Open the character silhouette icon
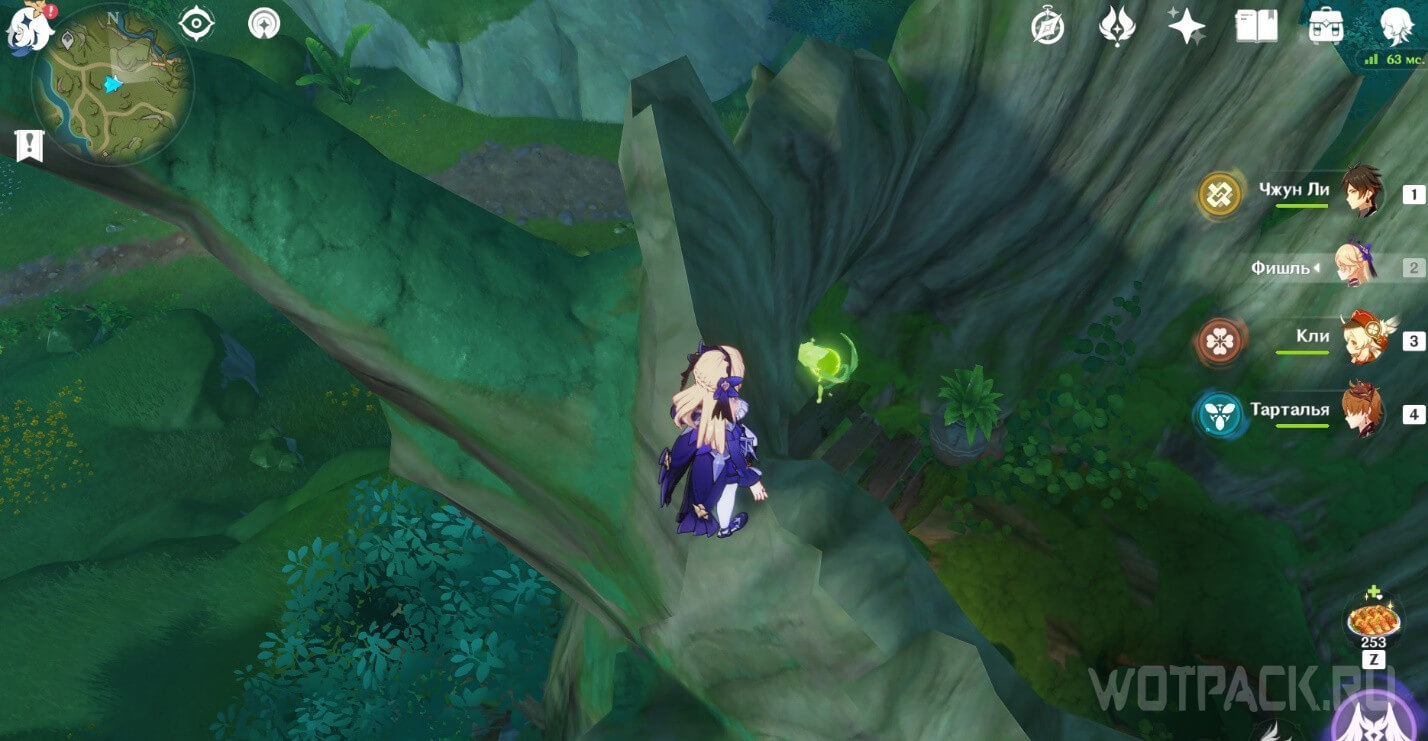 (1395, 27)
